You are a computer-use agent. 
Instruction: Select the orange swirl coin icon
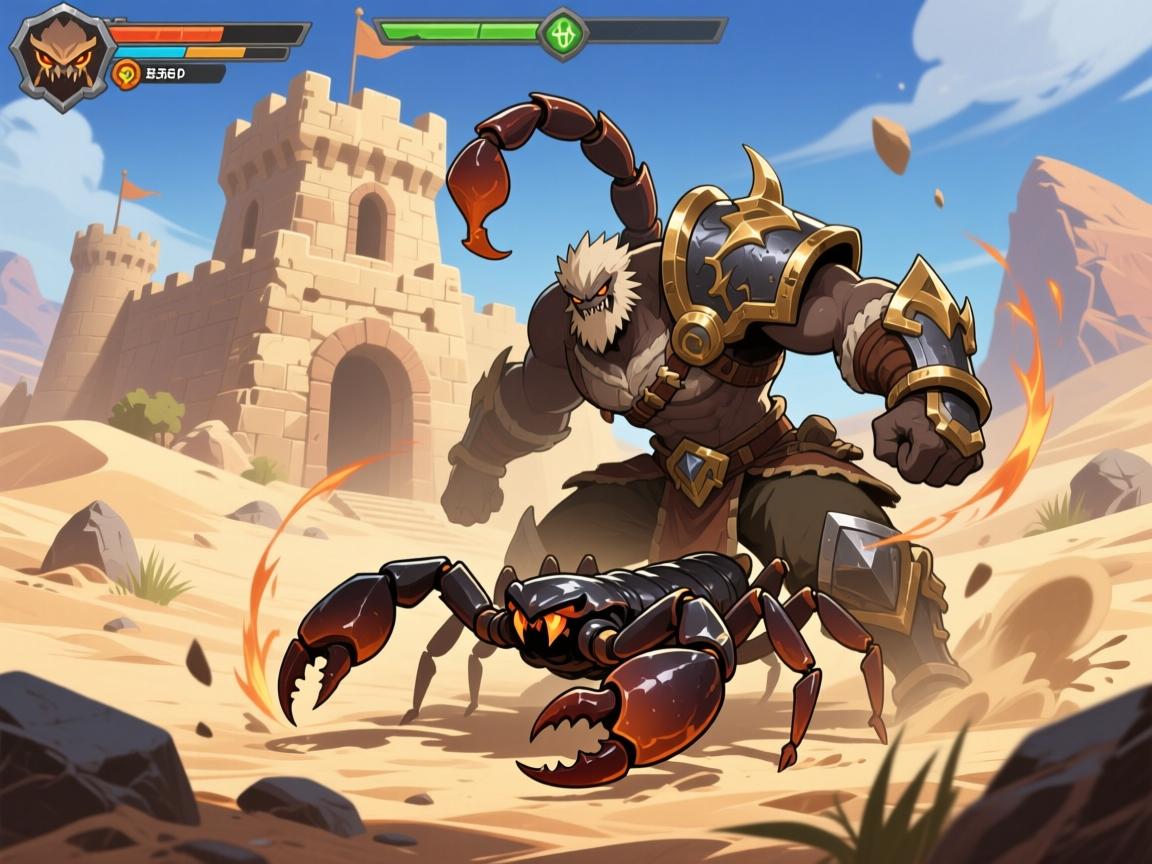tap(126, 73)
